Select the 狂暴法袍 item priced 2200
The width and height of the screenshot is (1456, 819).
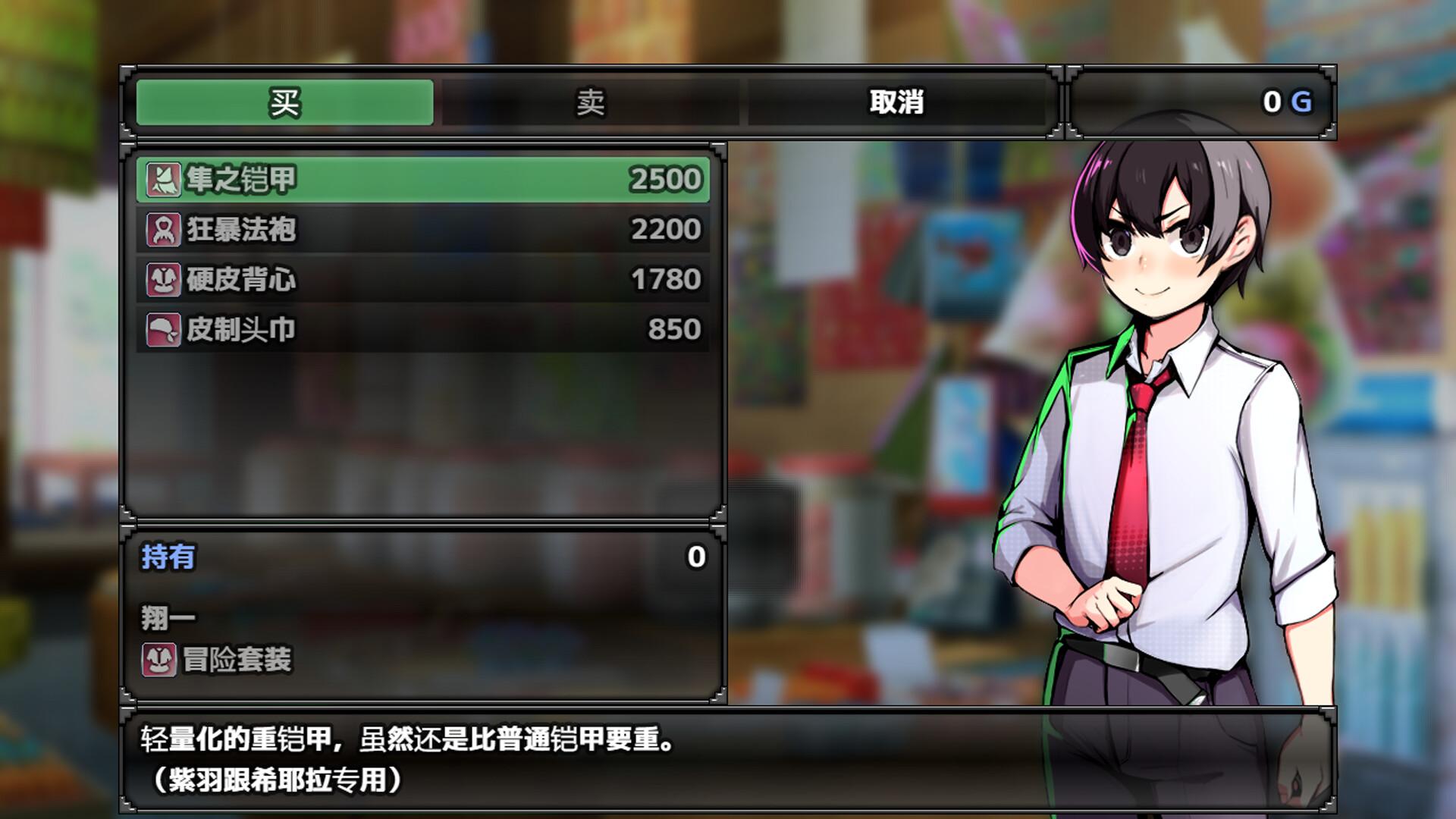coord(425,227)
